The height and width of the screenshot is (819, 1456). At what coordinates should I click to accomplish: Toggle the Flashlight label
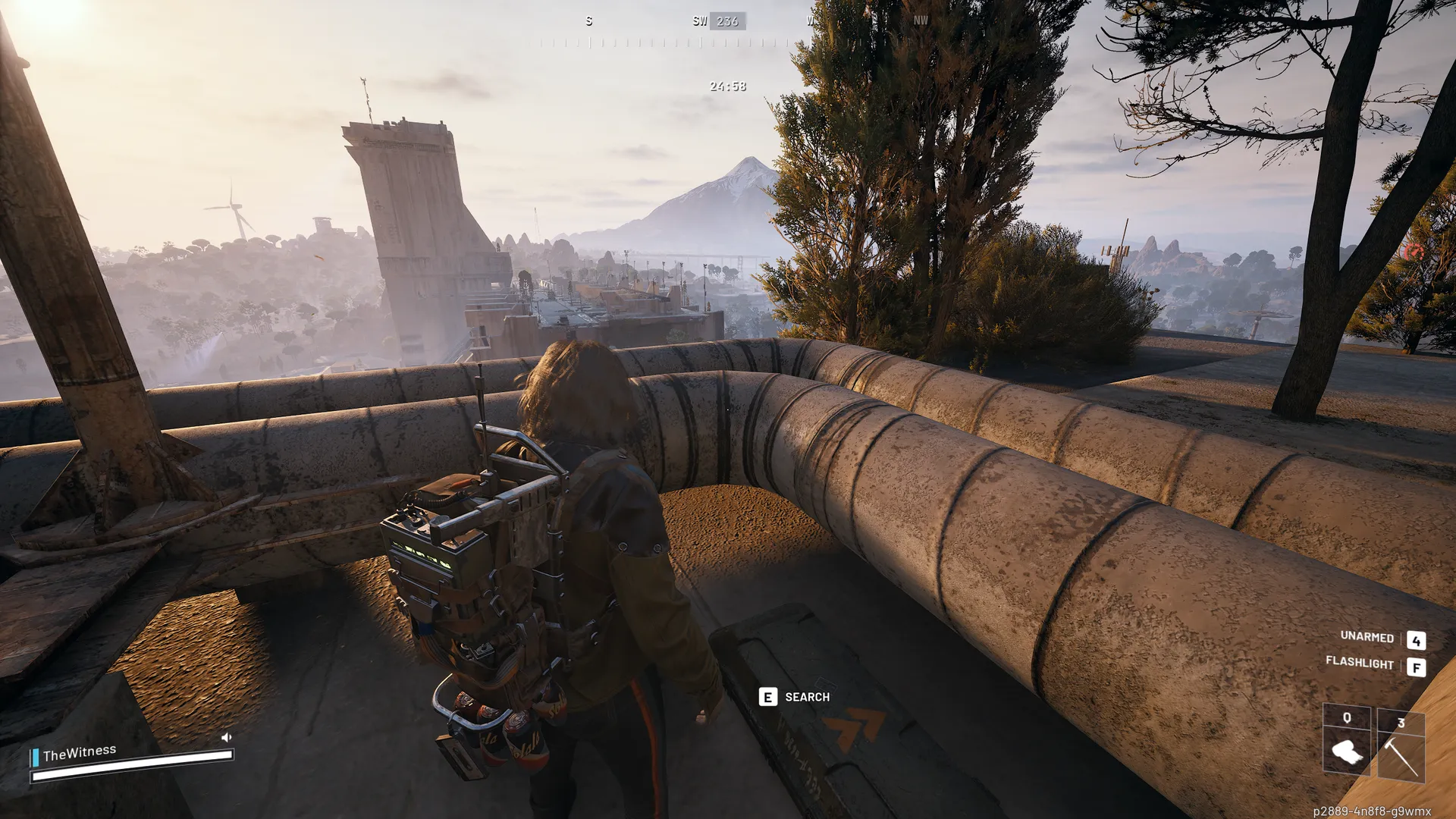pos(1359,663)
